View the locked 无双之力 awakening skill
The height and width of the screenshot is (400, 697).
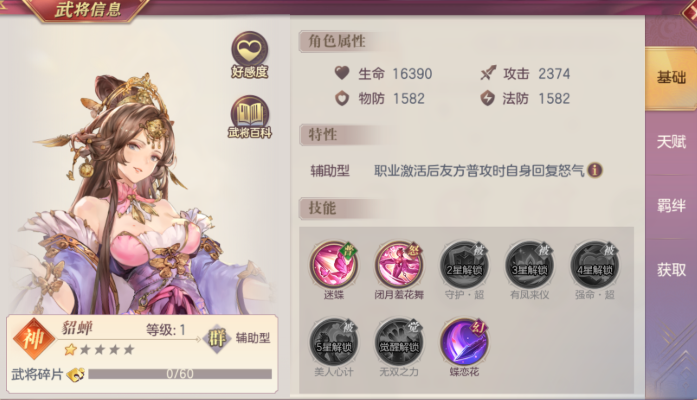(x=398, y=340)
